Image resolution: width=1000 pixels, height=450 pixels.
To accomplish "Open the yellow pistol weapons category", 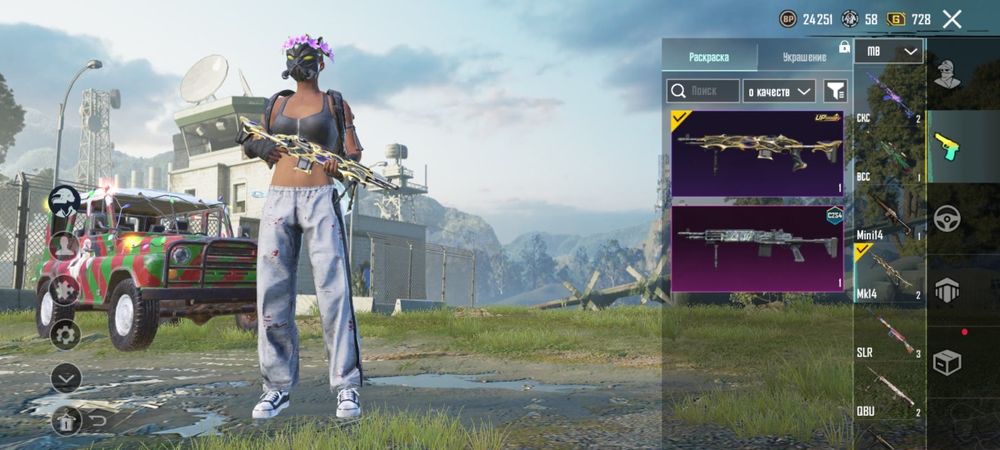I will 947,147.
